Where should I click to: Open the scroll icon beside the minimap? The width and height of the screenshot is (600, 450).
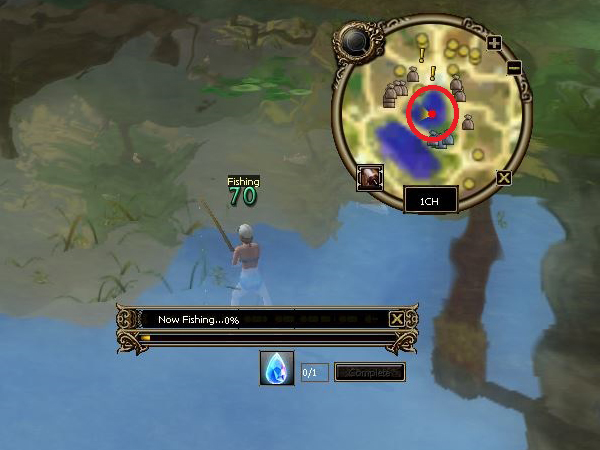pos(372,178)
